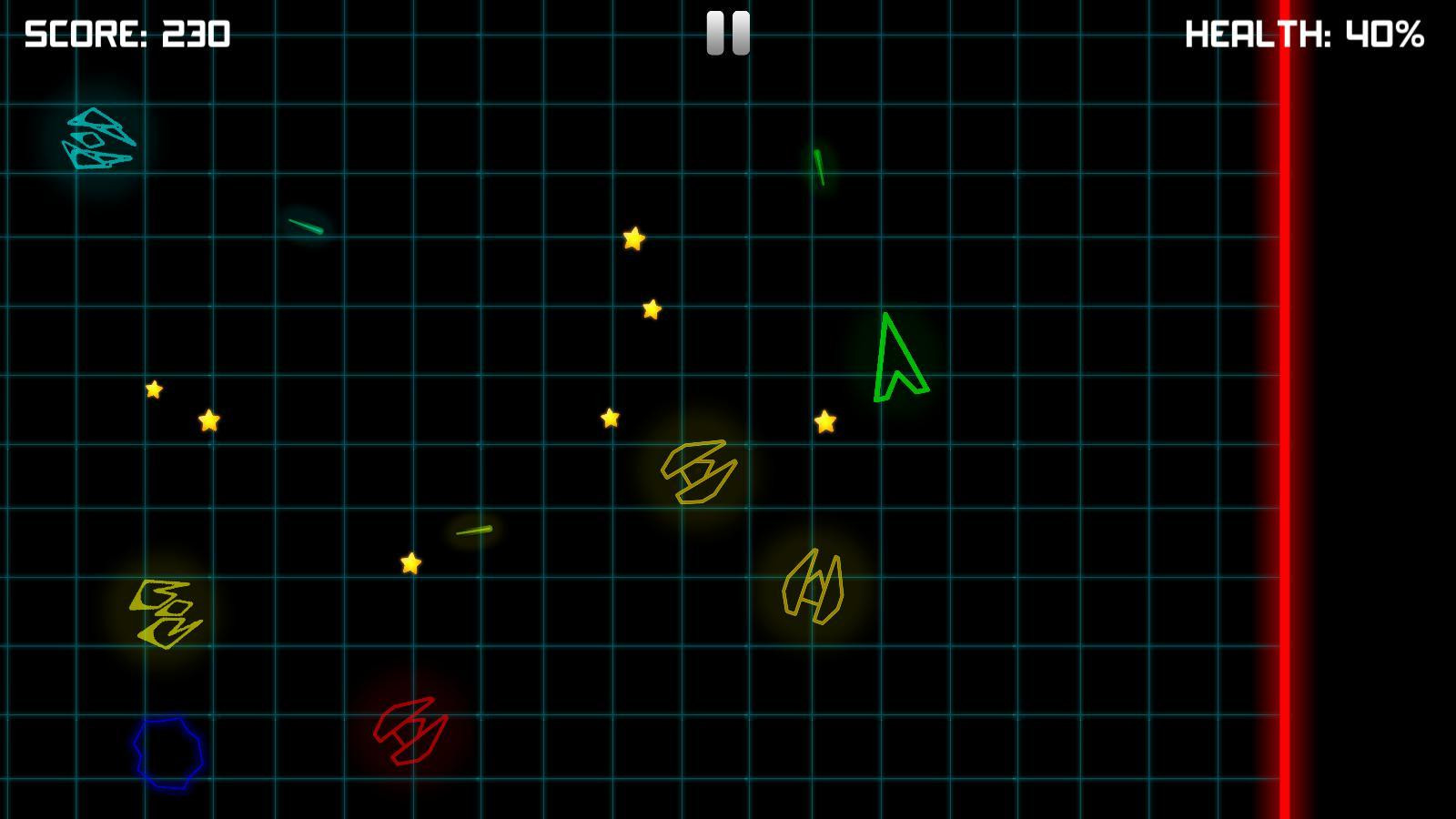This screenshot has height=819, width=1456.
Task: Click the teal projectile streak upper left
Action: click(305, 225)
